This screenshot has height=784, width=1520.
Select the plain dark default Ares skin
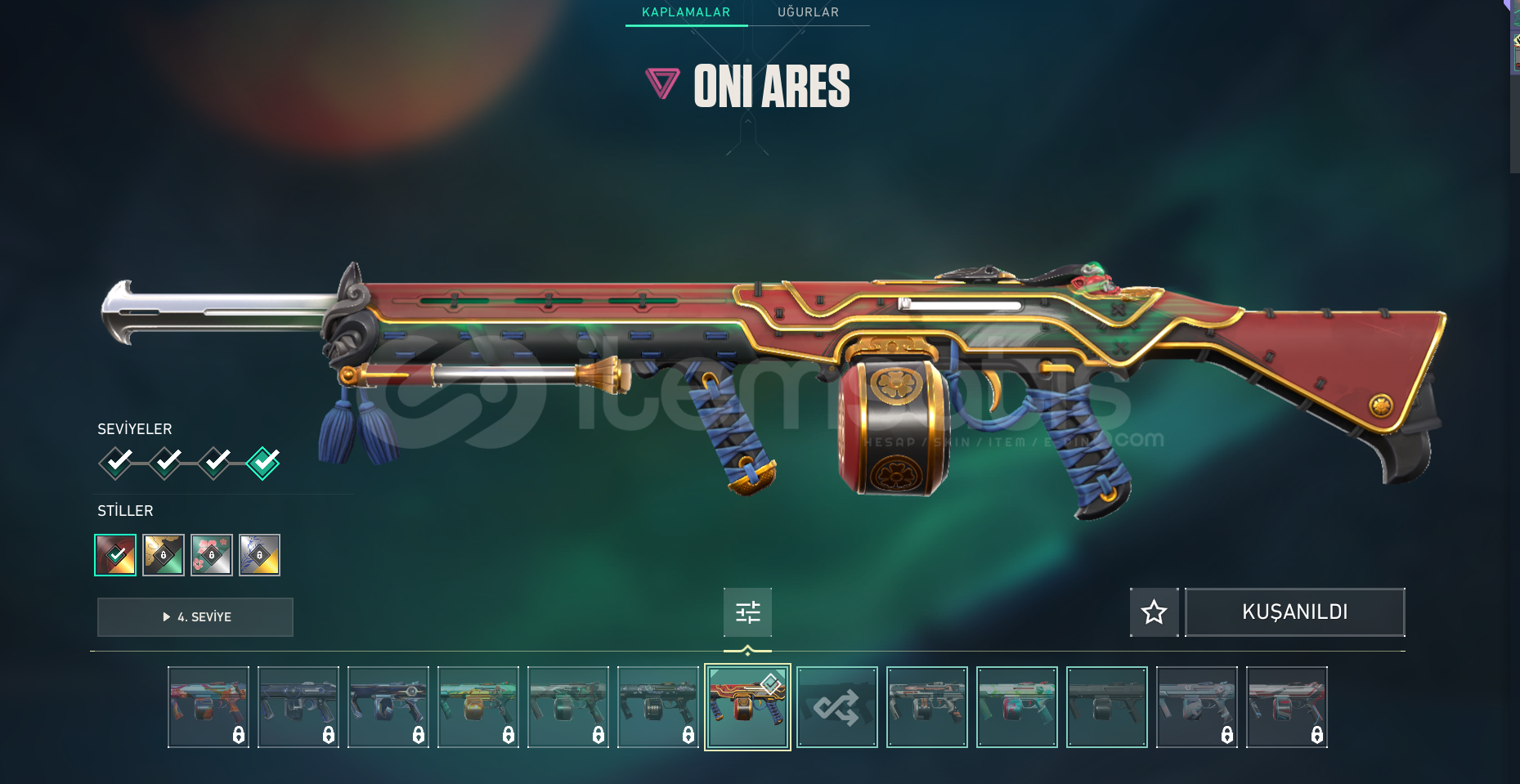pyautogui.click(x=1107, y=707)
